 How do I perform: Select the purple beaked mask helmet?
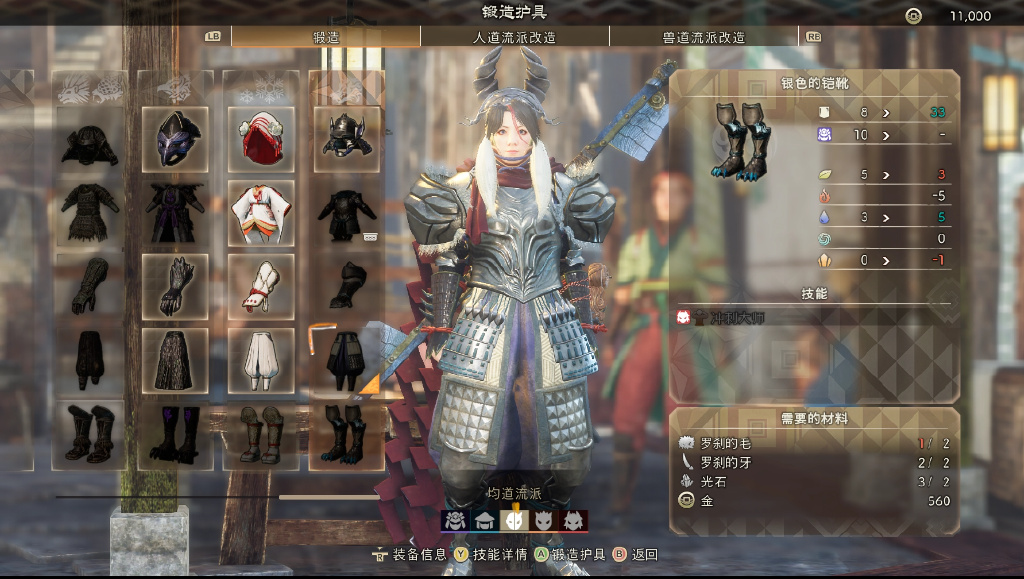(176, 139)
